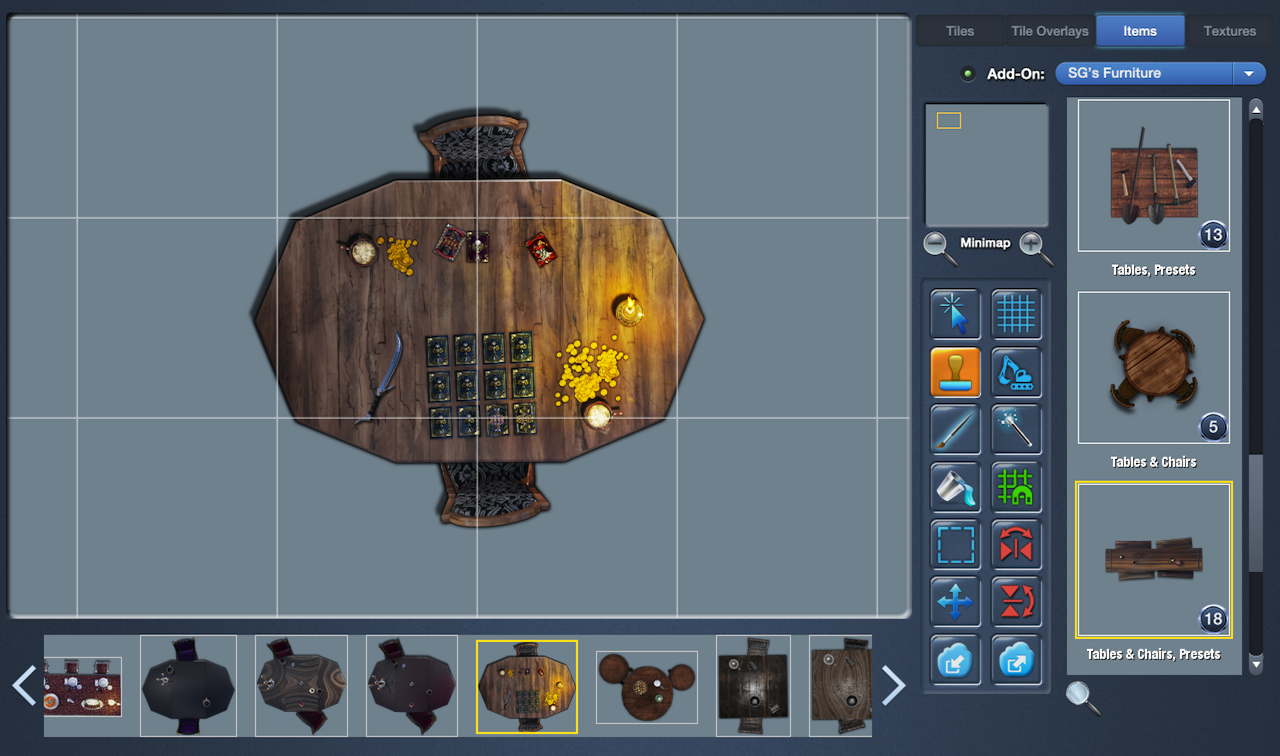Viewport: 1280px width, 756px height.
Task: Open the Tables & Chairs category
Action: [1153, 368]
